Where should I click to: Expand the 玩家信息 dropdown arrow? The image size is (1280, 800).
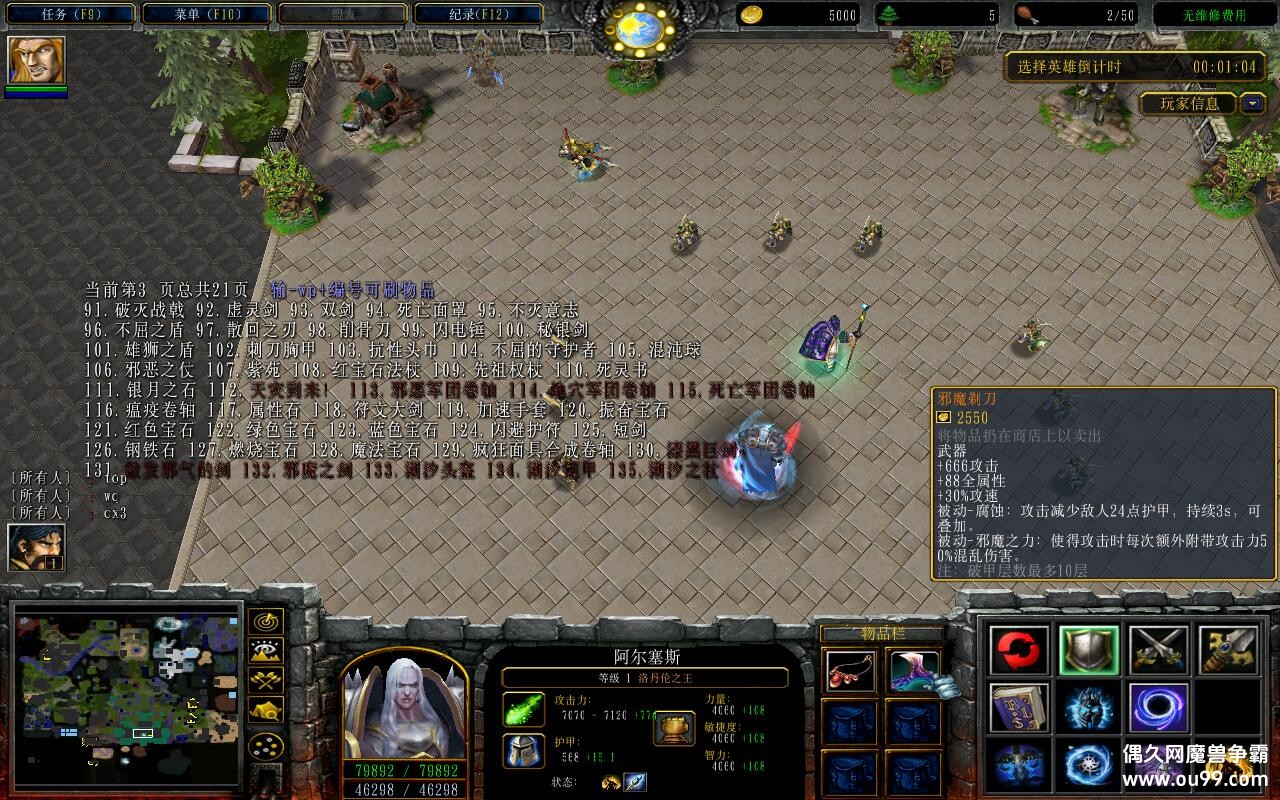tap(1251, 103)
